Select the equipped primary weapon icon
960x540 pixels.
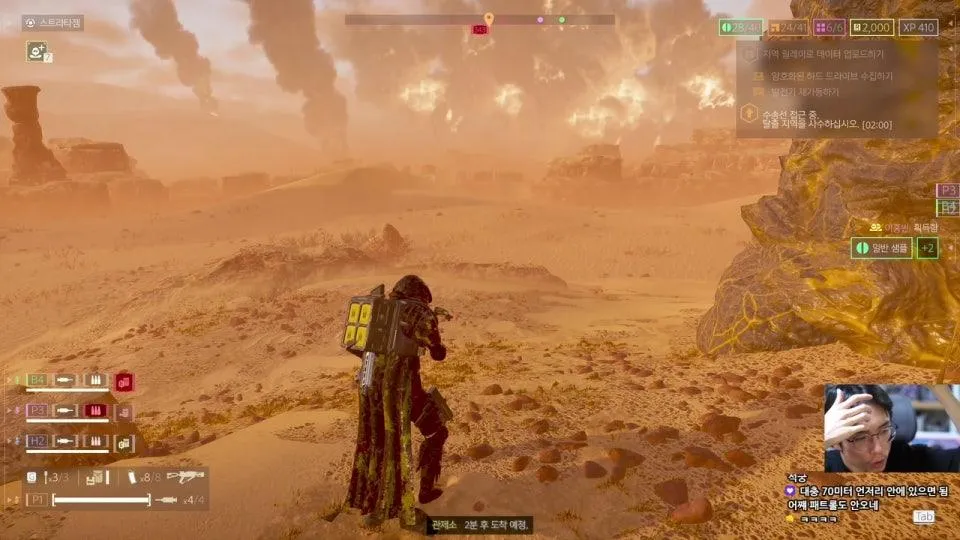pos(186,477)
